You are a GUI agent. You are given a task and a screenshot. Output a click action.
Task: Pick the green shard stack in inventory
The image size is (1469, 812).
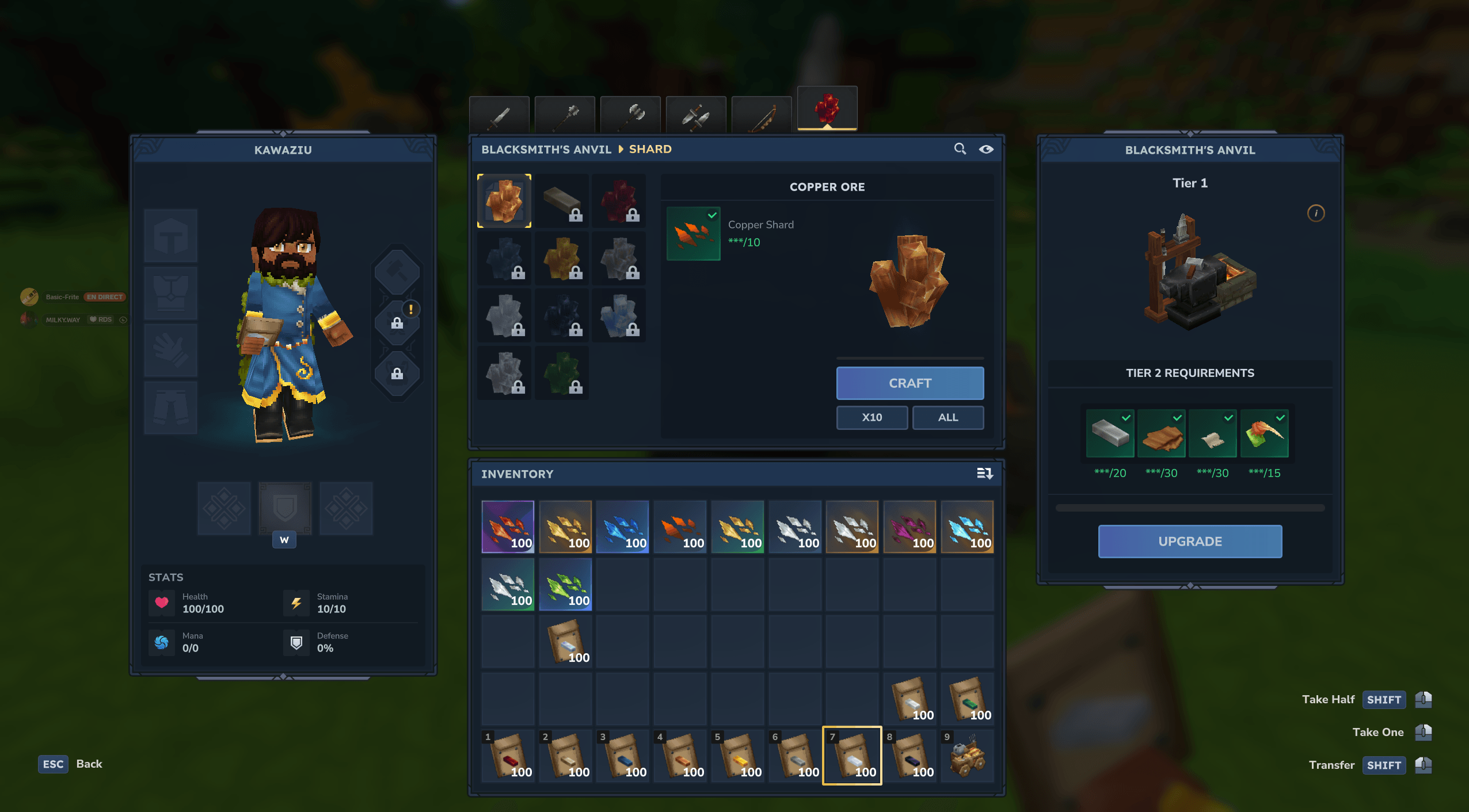(565, 585)
